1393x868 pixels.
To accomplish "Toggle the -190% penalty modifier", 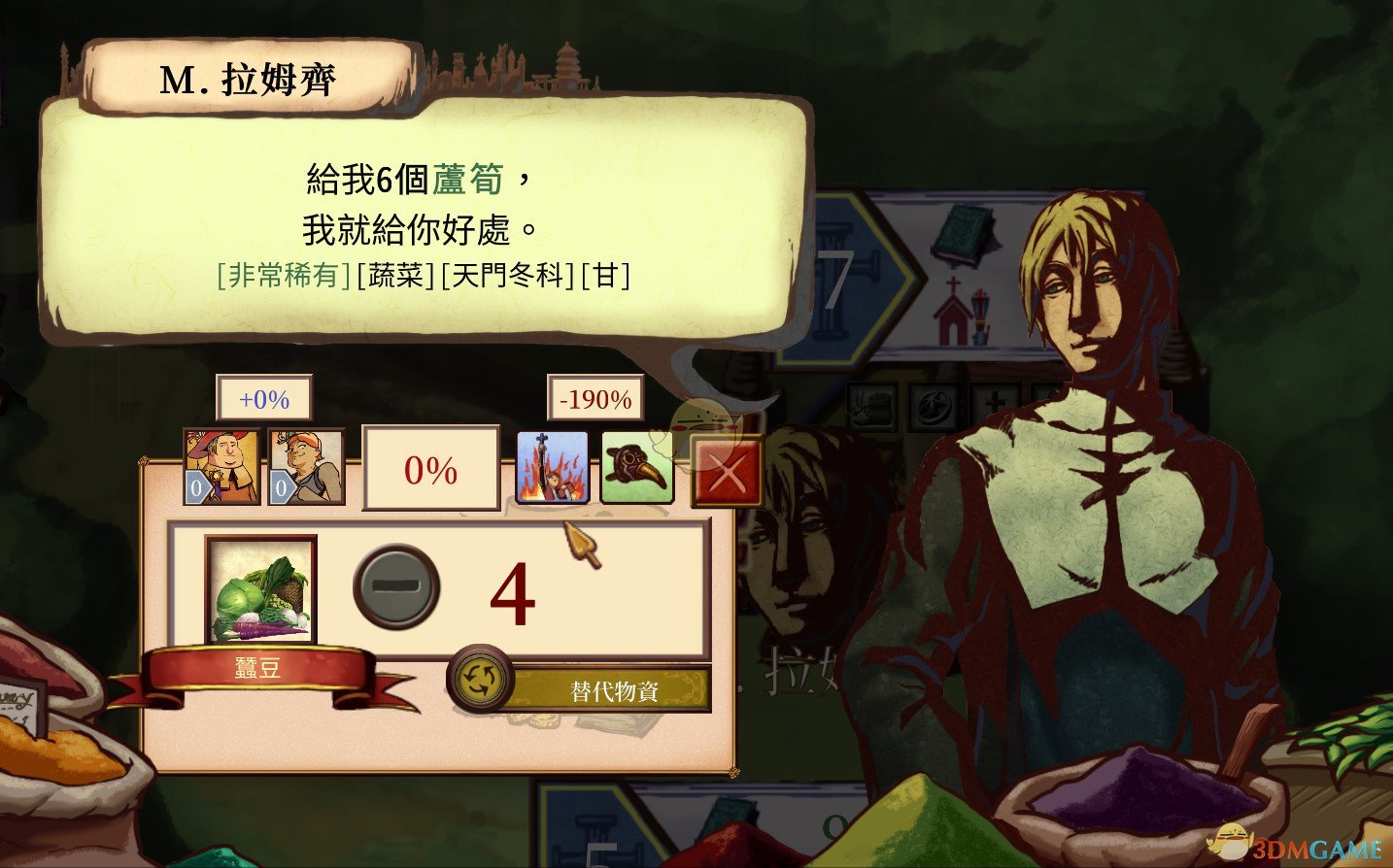I will coord(594,398).
